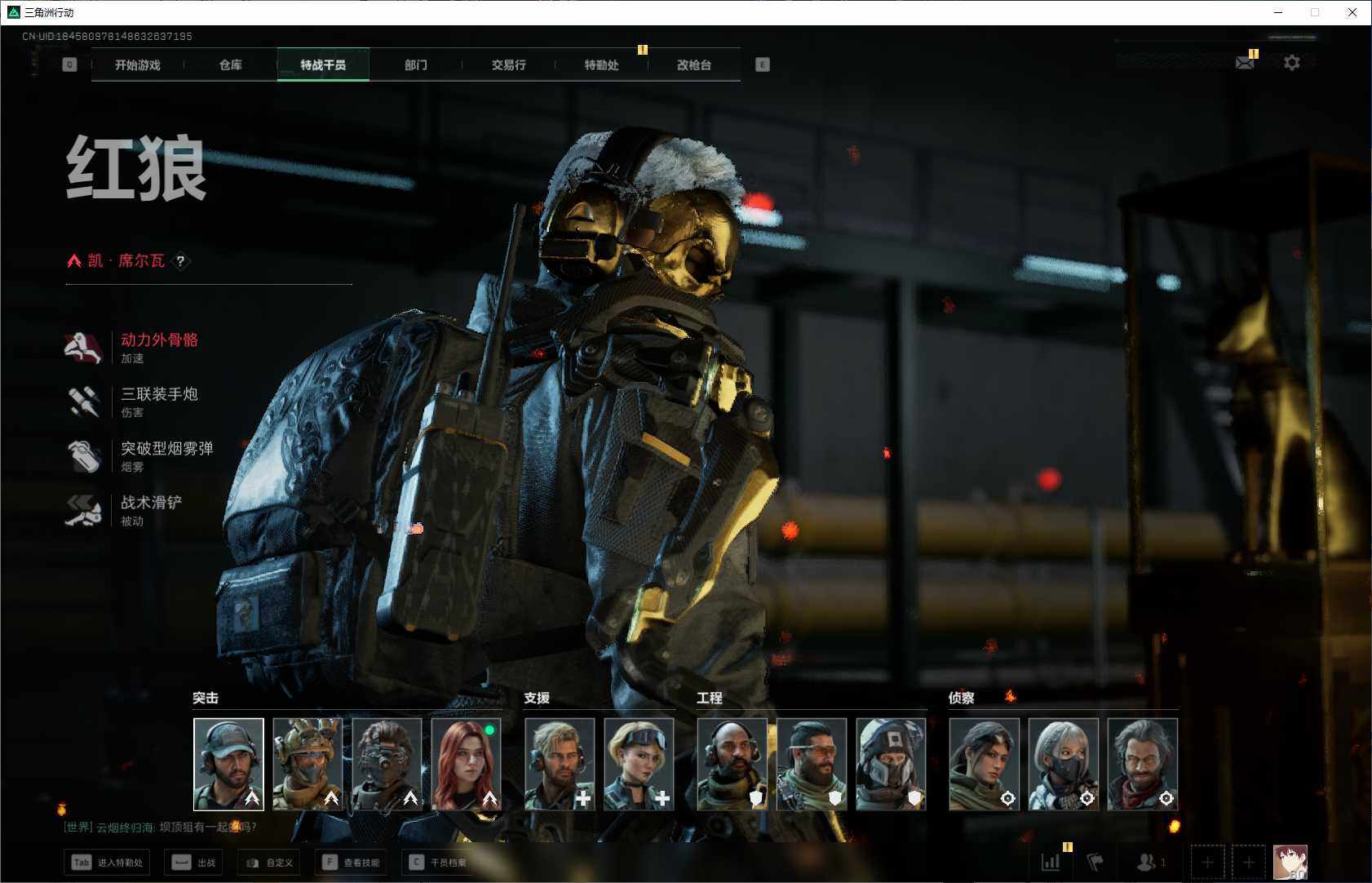This screenshot has width=1372, height=883.
Task: Pick the white-haired masked recon operator portrait
Action: pos(1063,764)
